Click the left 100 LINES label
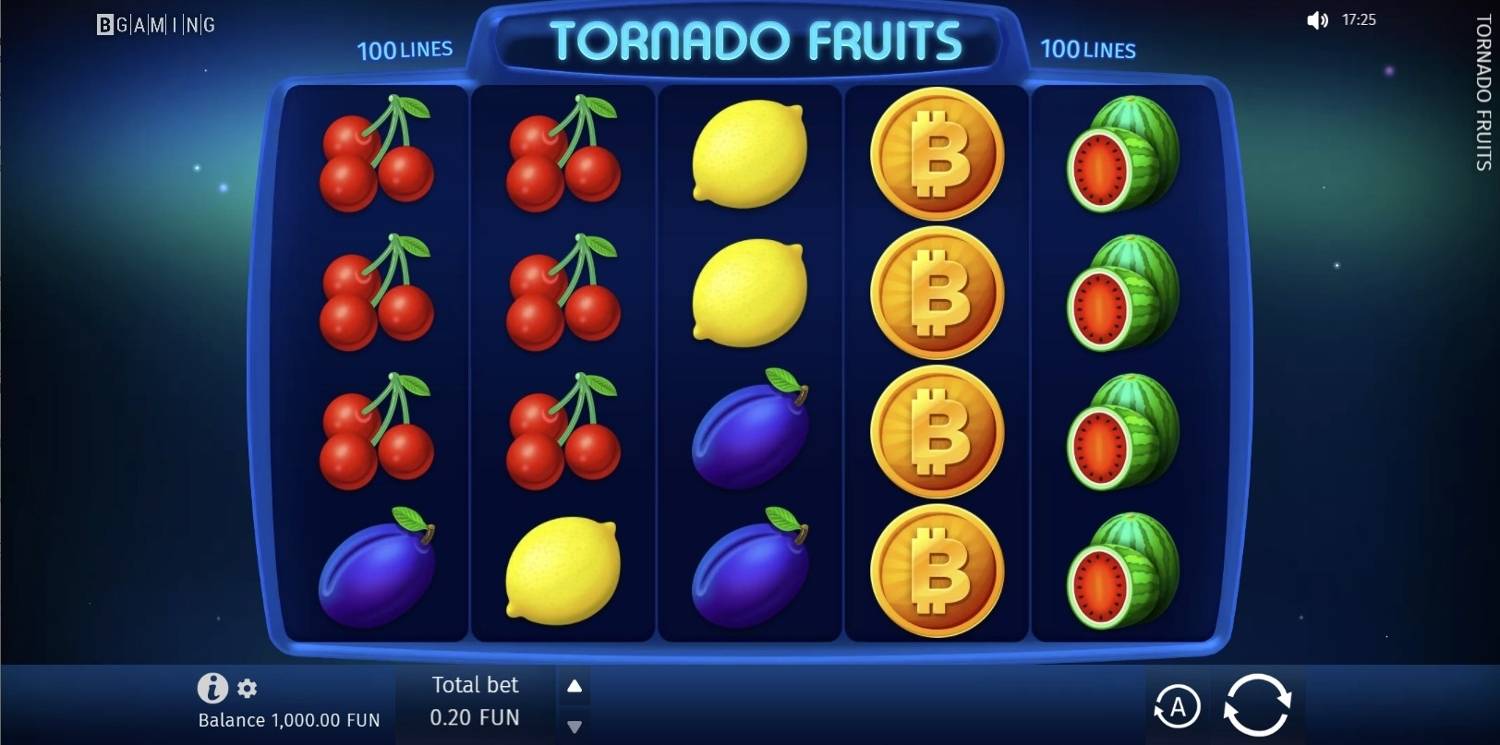 tap(405, 49)
